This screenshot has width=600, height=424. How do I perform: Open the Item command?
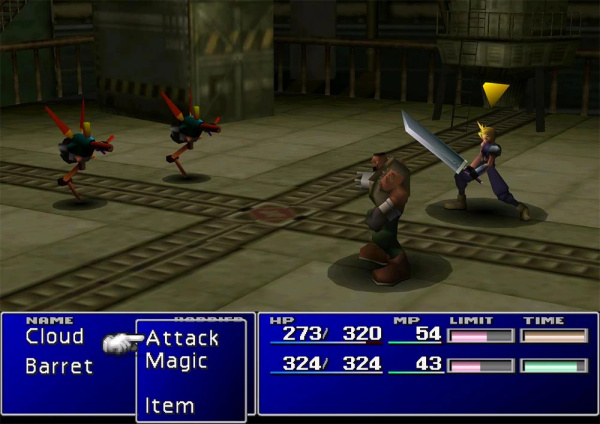click(169, 406)
